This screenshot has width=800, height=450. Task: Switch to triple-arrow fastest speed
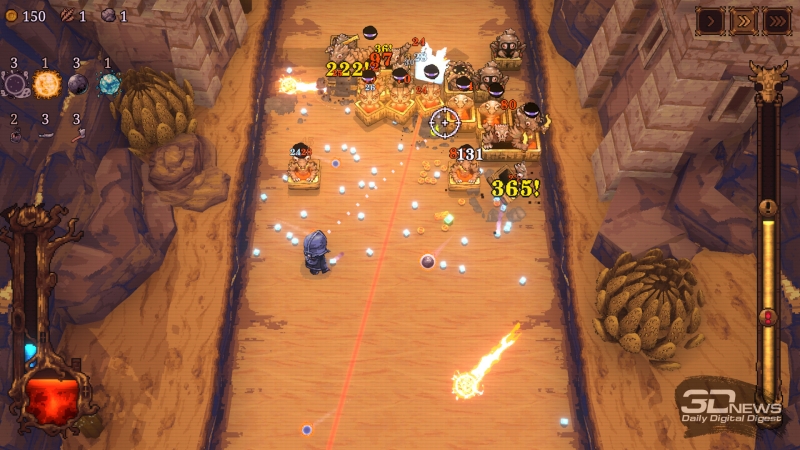(x=776, y=20)
